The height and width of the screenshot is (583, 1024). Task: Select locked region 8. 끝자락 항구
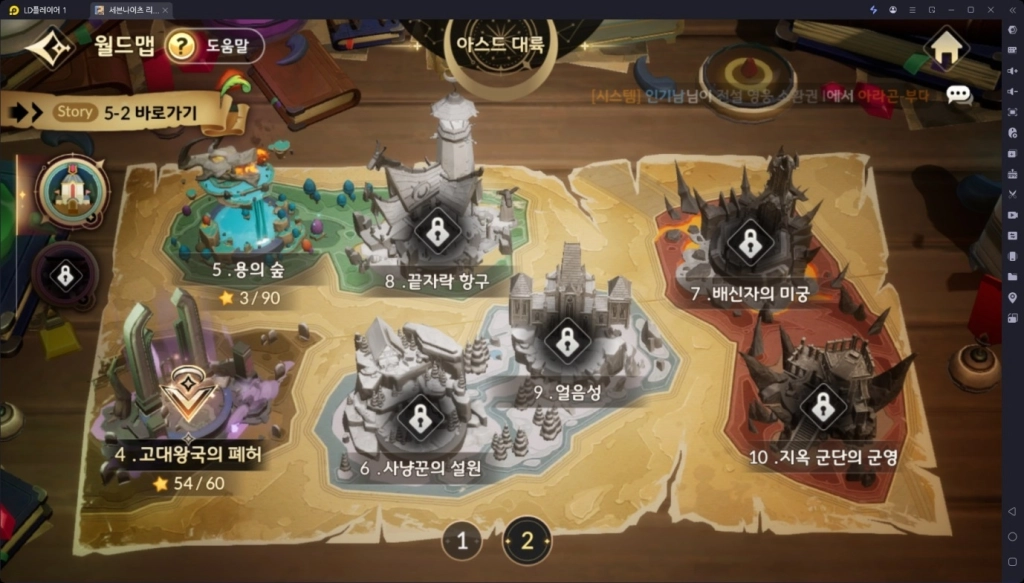coord(437,232)
